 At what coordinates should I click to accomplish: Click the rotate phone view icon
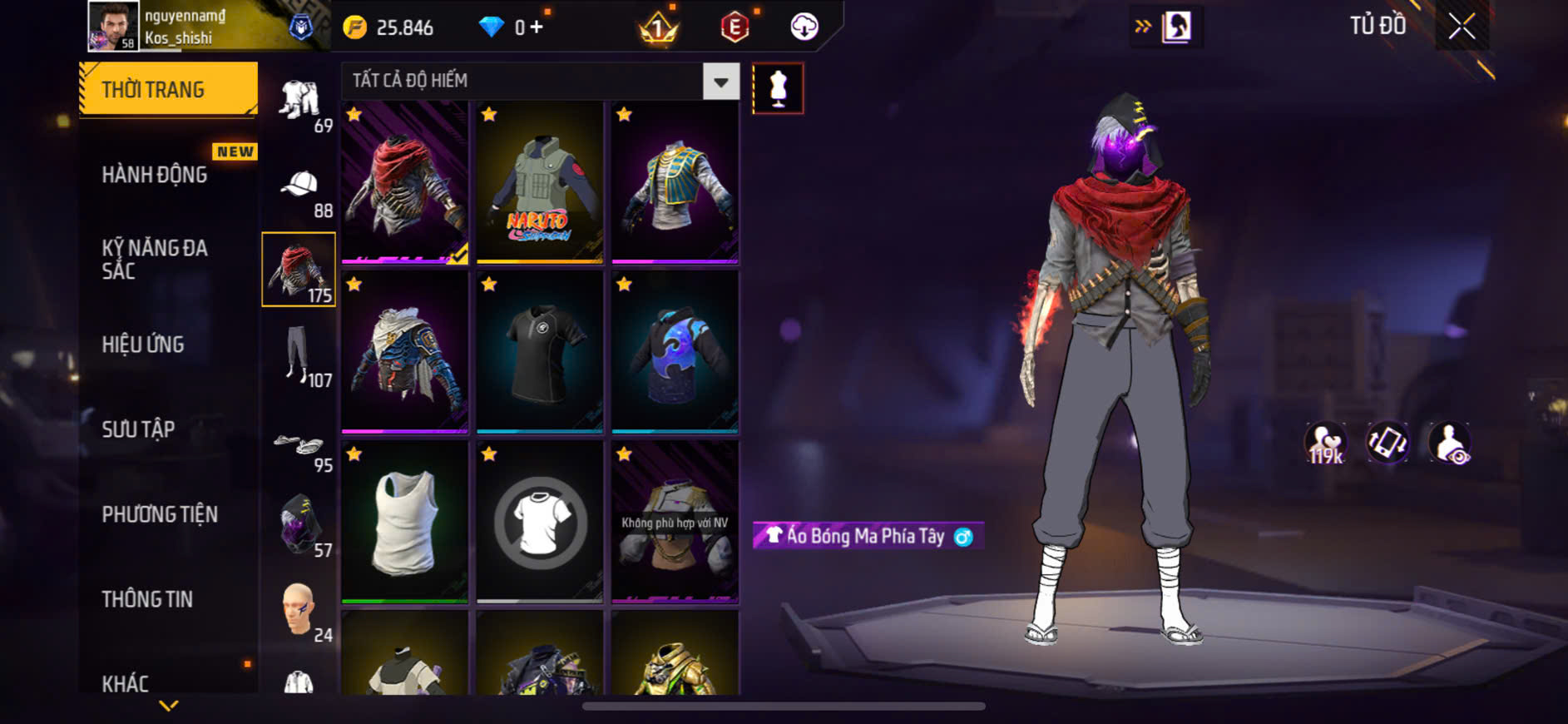point(1387,443)
